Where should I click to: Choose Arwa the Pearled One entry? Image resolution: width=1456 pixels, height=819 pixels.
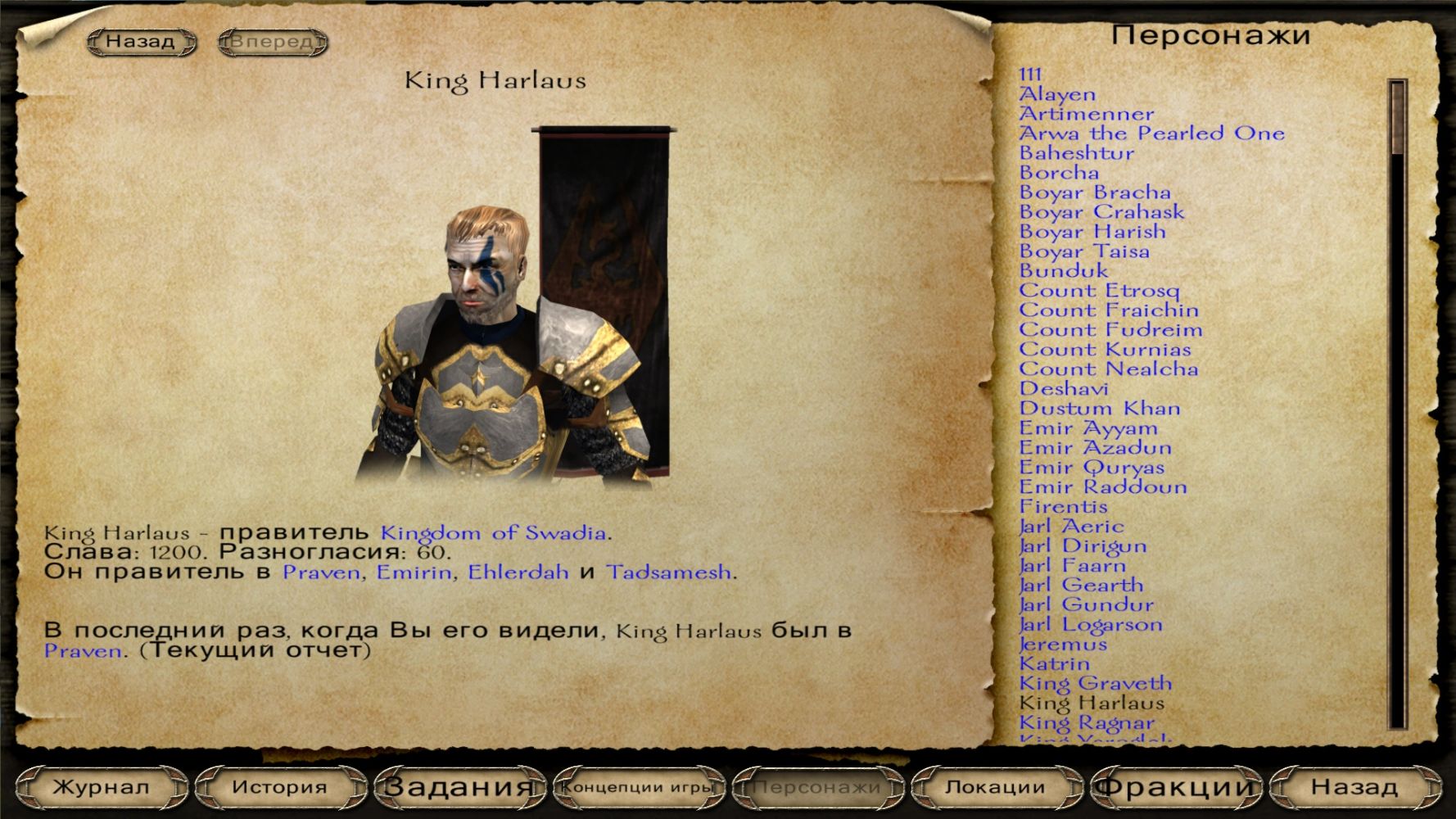point(1151,133)
